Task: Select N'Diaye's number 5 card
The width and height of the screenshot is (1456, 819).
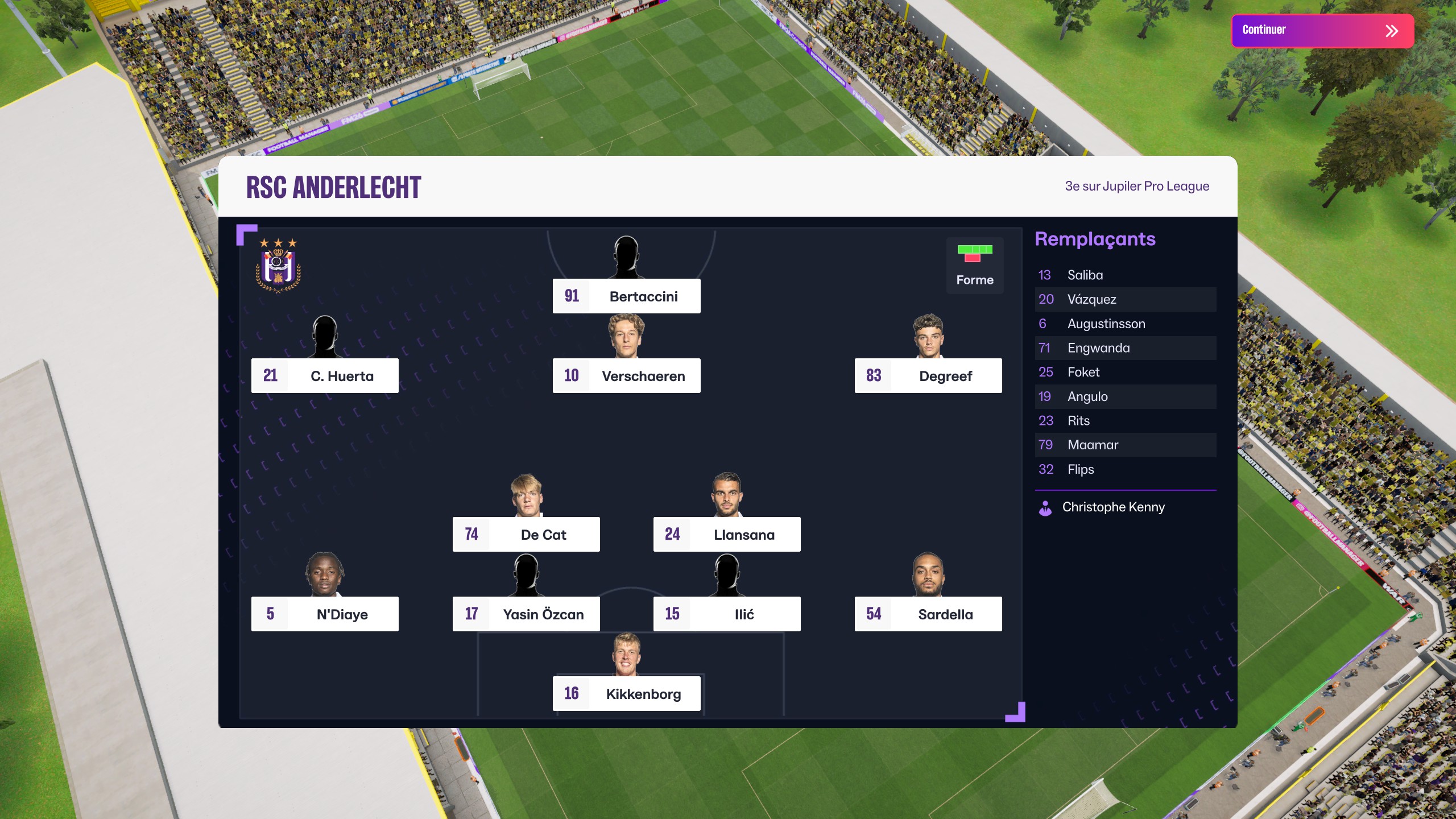Action: (x=325, y=614)
